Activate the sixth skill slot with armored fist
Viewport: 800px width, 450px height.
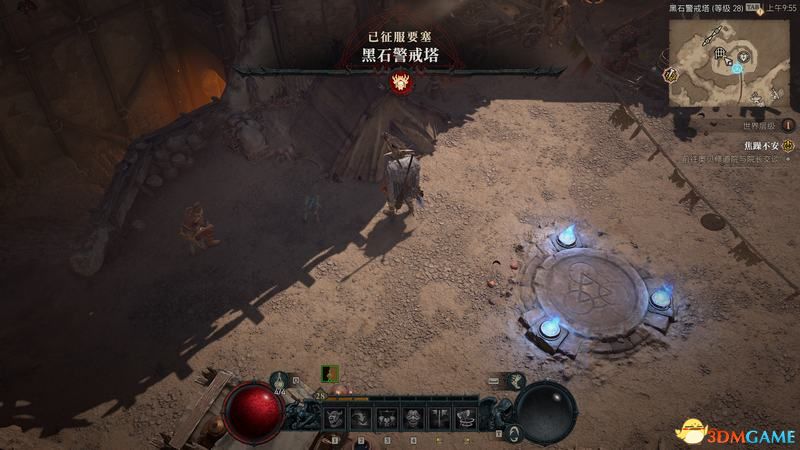coord(465,417)
